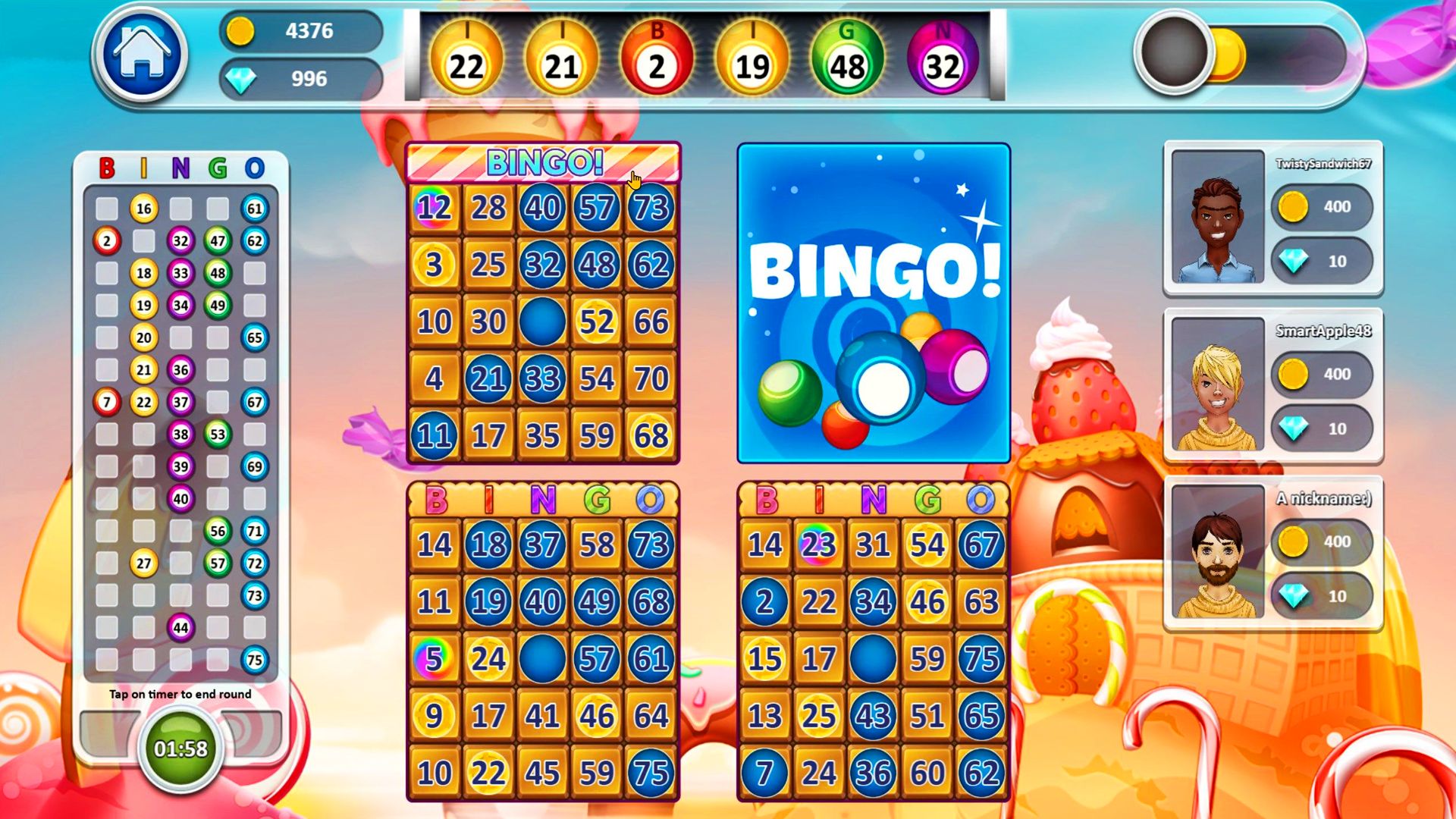Mark the number 51 tile

[x=927, y=716]
